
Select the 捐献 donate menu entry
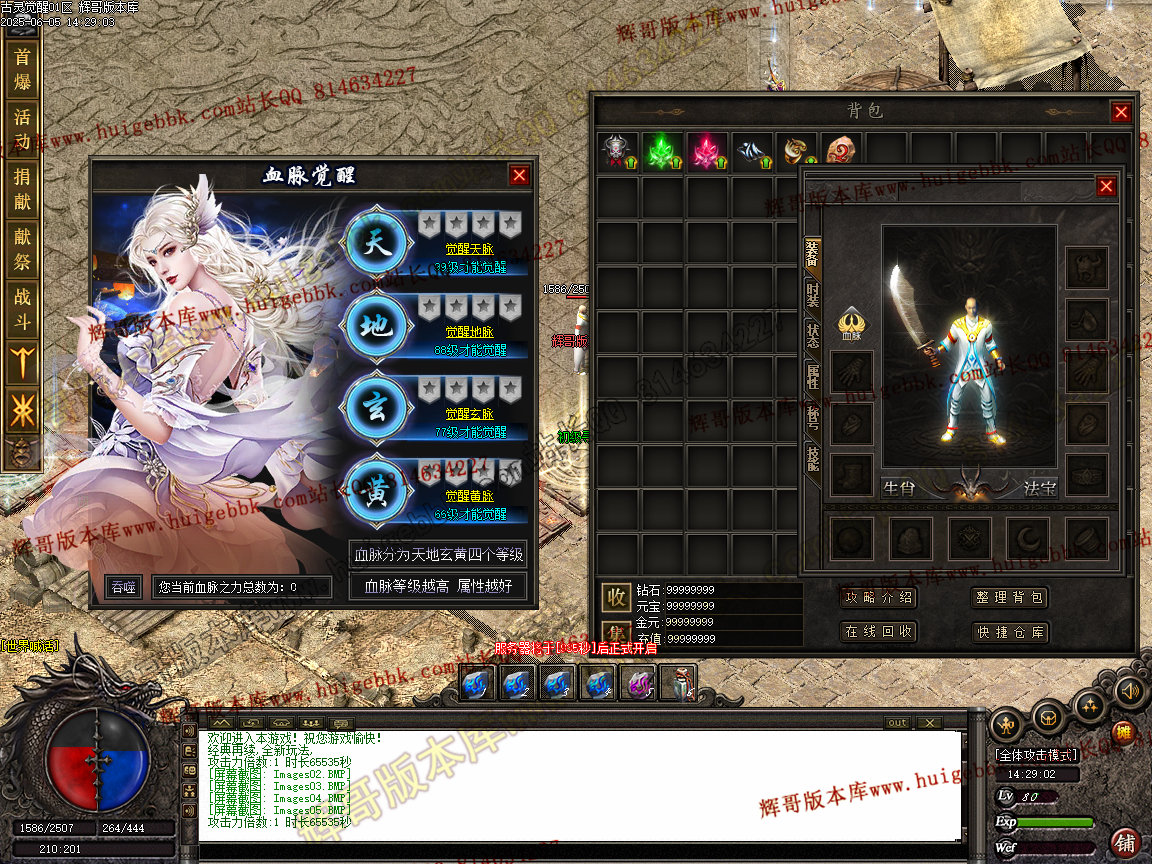(22, 188)
